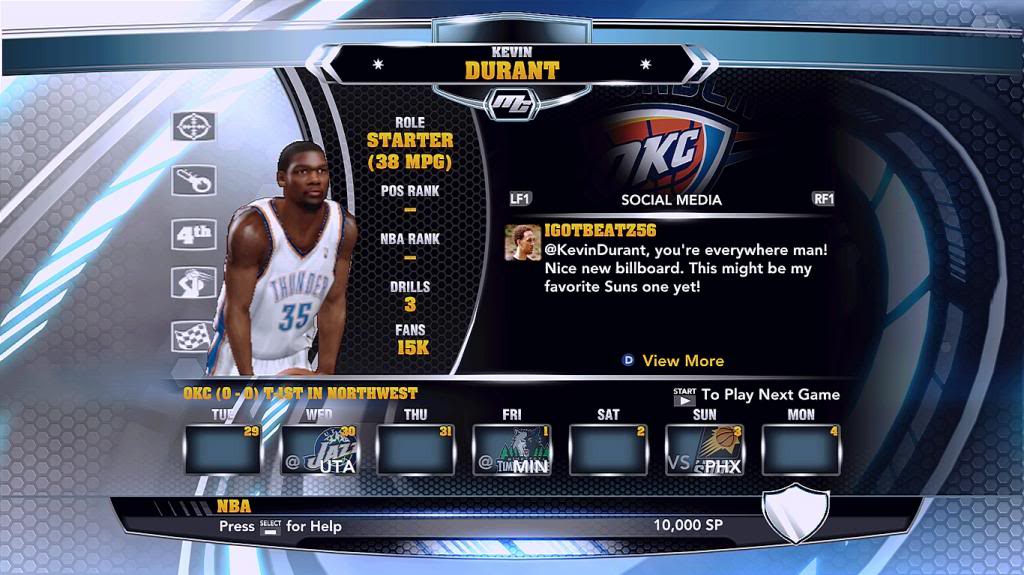Select the empty Tuesday 29 calendar day
The width and height of the screenshot is (1024, 575).
point(222,449)
